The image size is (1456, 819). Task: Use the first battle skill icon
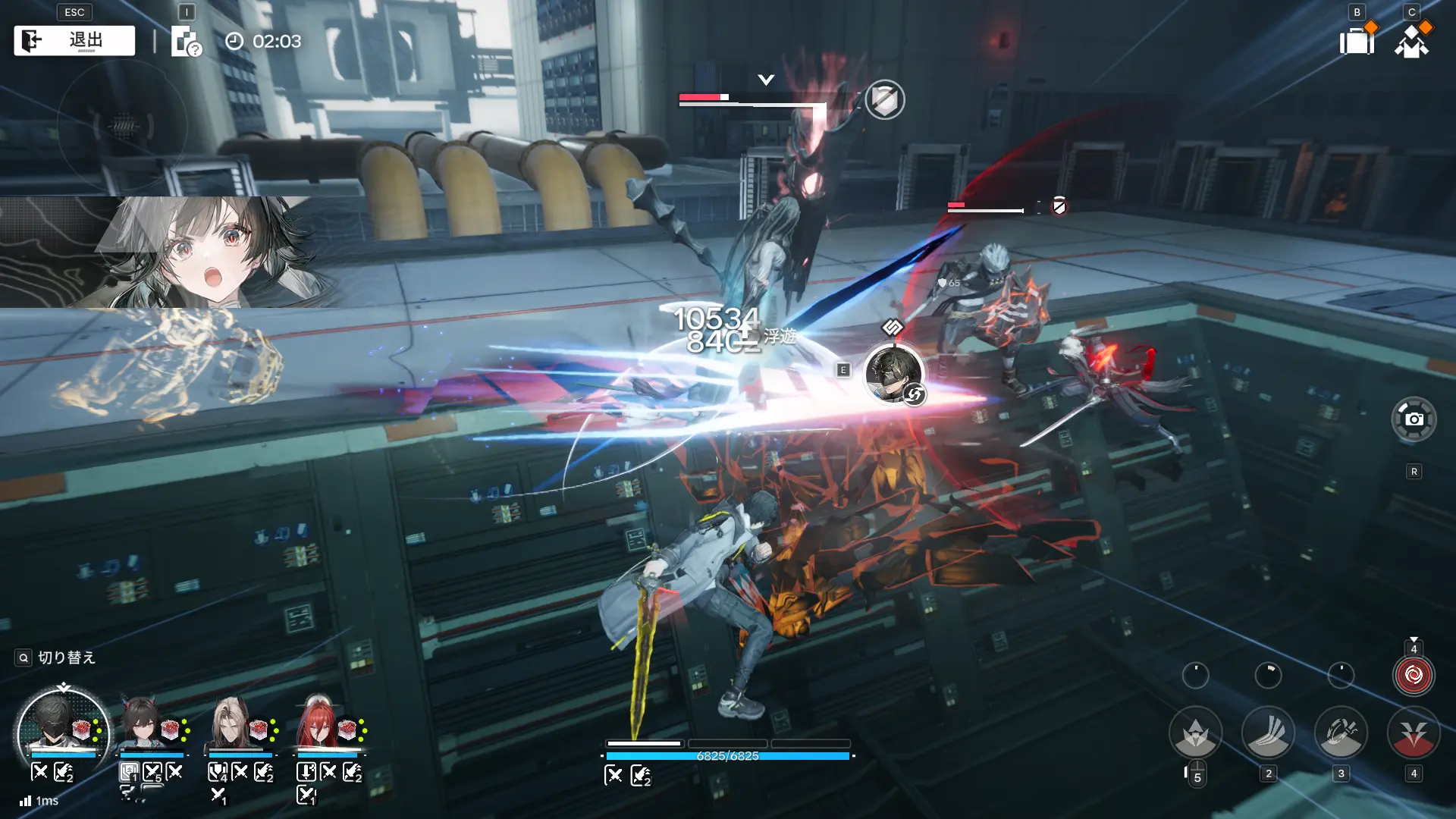pyautogui.click(x=1195, y=733)
